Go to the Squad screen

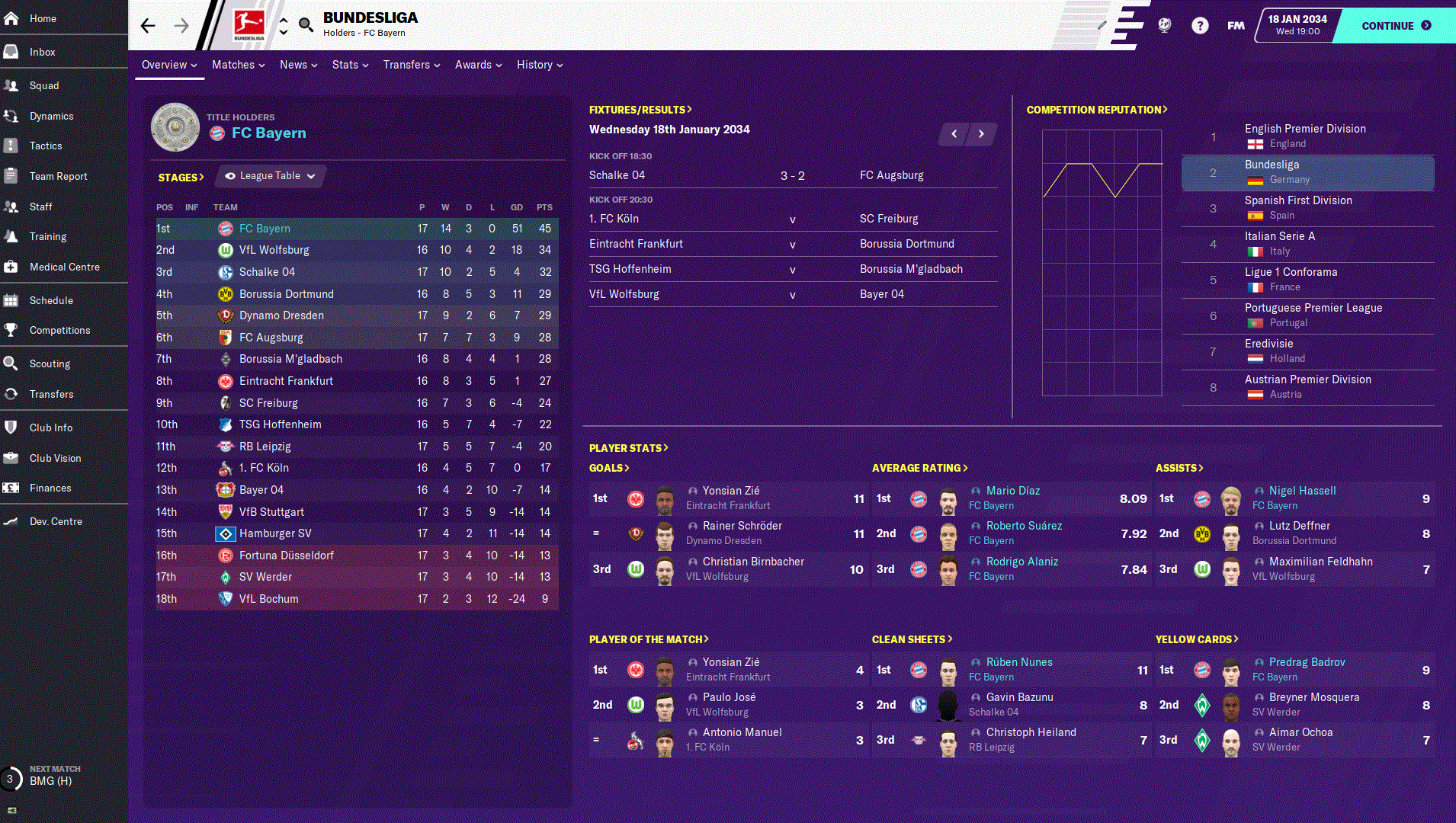pos(44,85)
